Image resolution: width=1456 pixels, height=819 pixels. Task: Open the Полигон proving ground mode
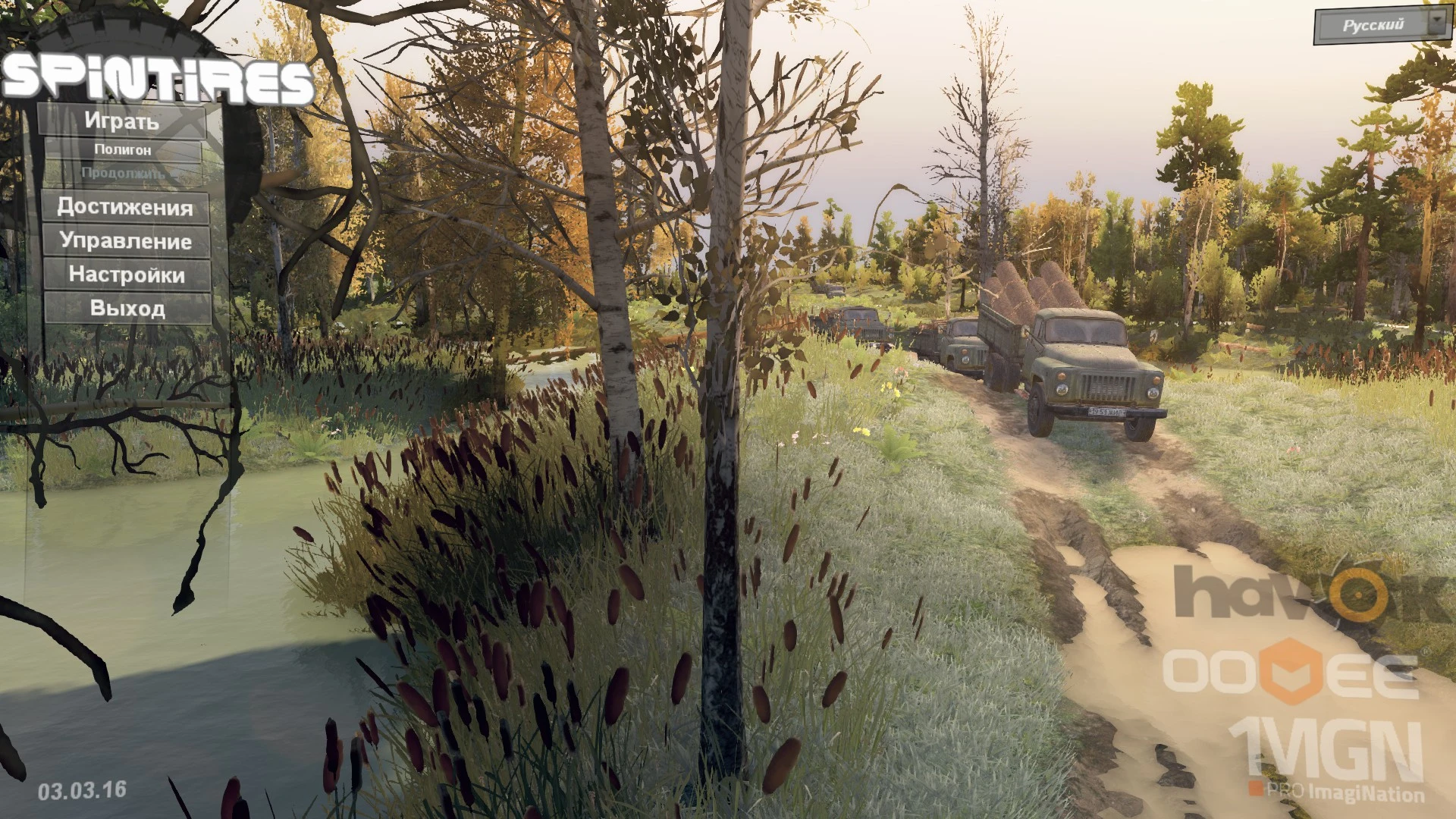125,149
